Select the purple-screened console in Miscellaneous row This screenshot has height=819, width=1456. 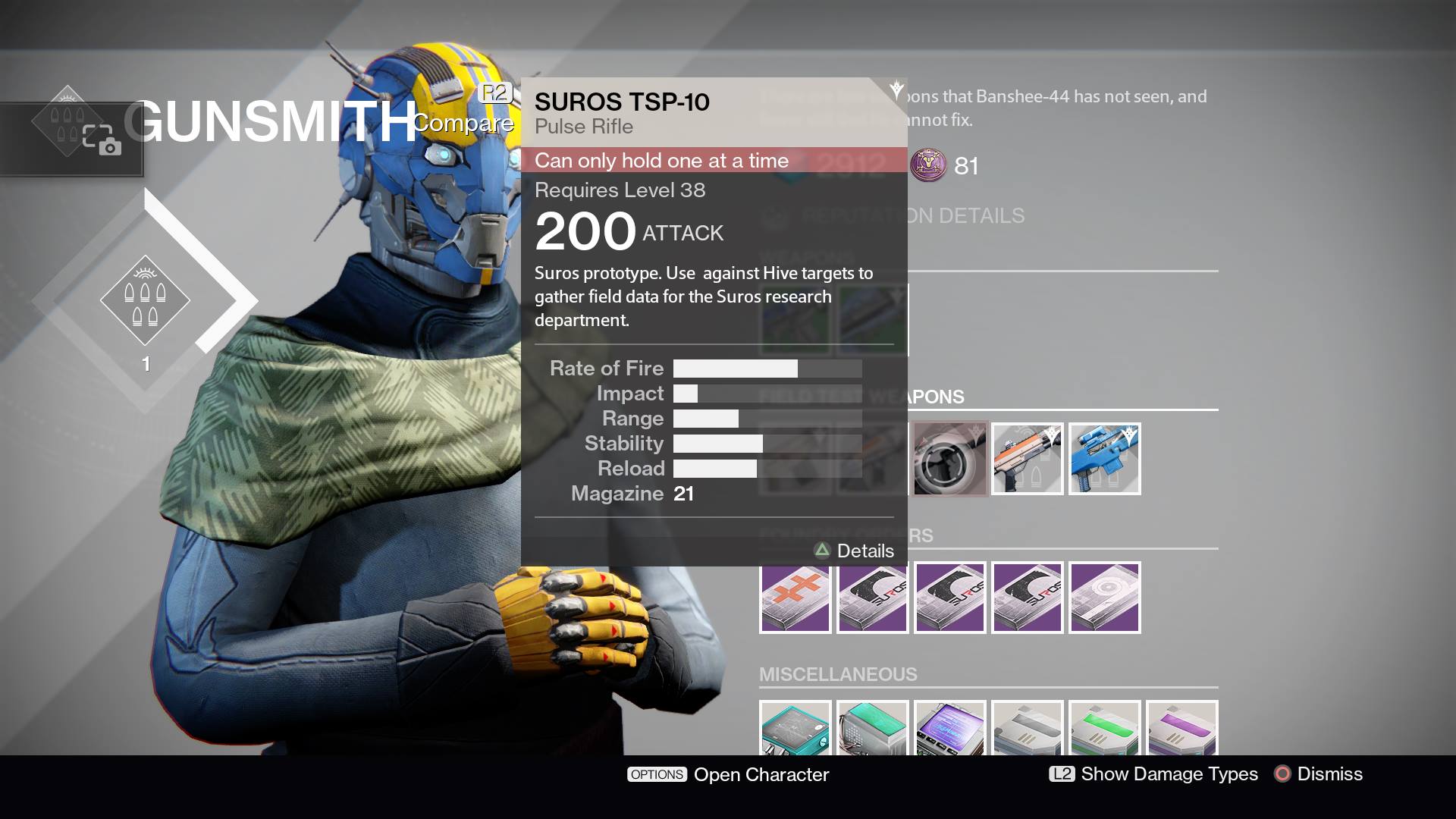click(950, 732)
